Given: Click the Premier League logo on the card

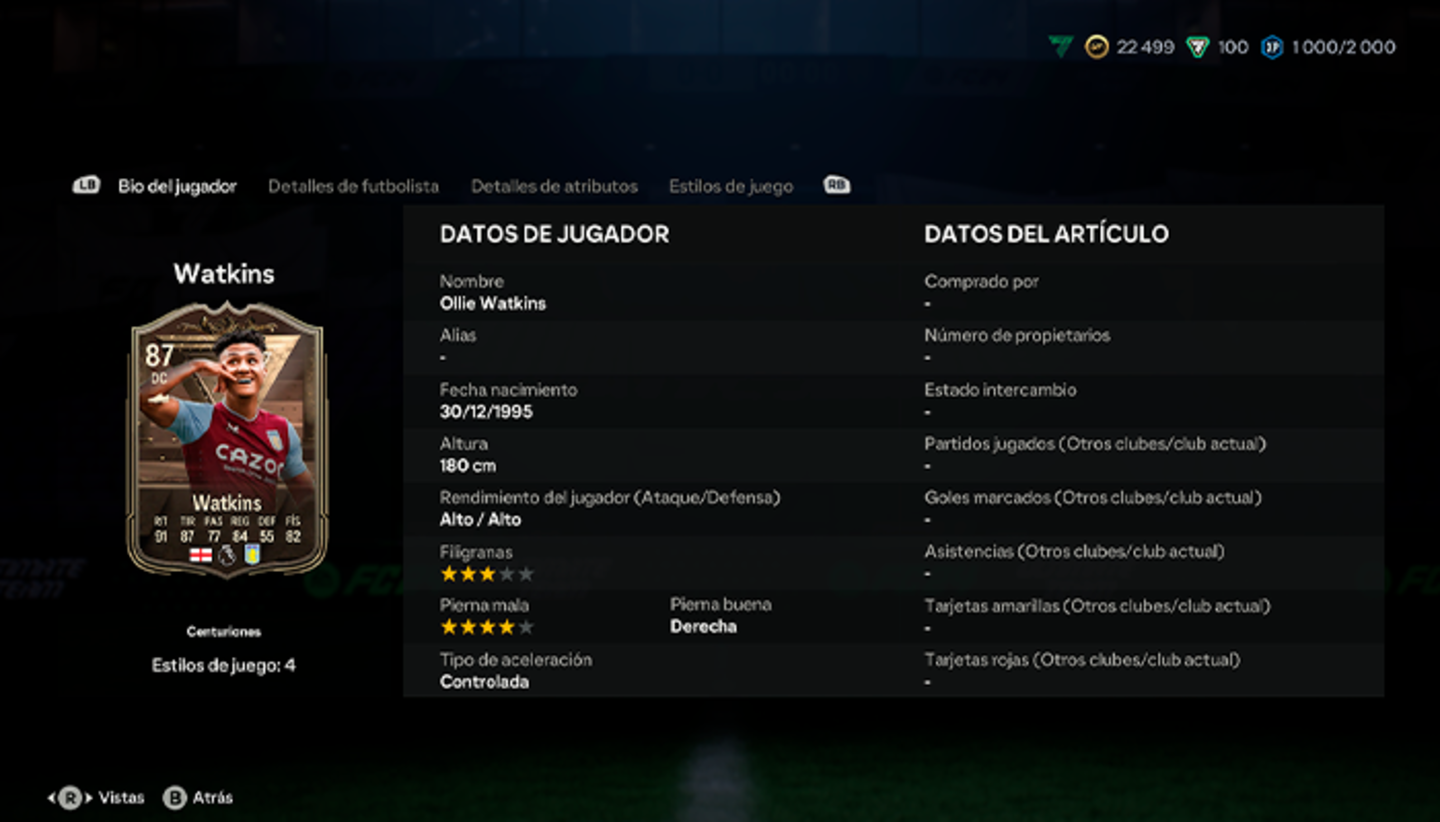Looking at the screenshot, I should (x=226, y=556).
